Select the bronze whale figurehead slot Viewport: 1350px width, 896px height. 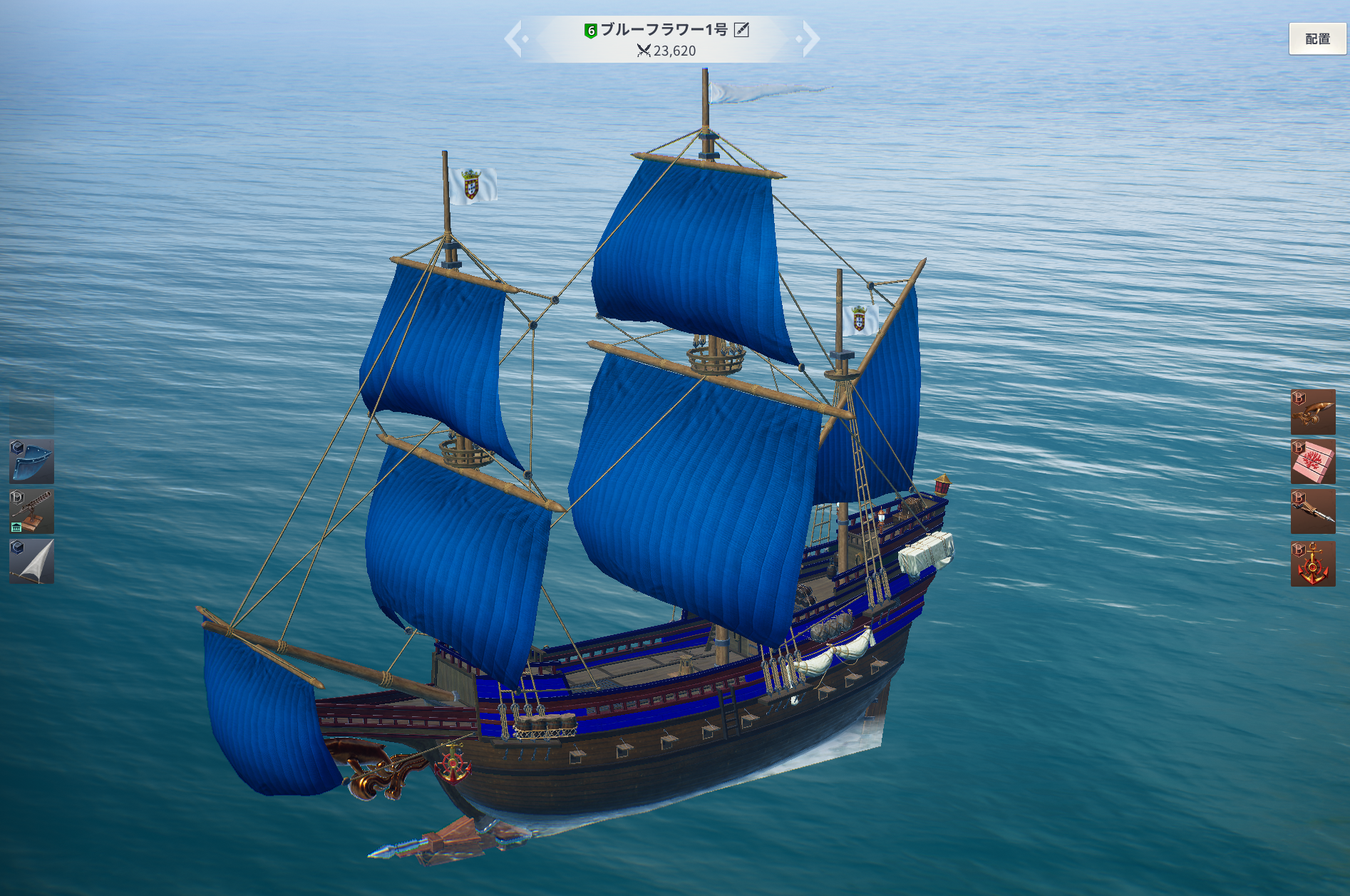1312,412
